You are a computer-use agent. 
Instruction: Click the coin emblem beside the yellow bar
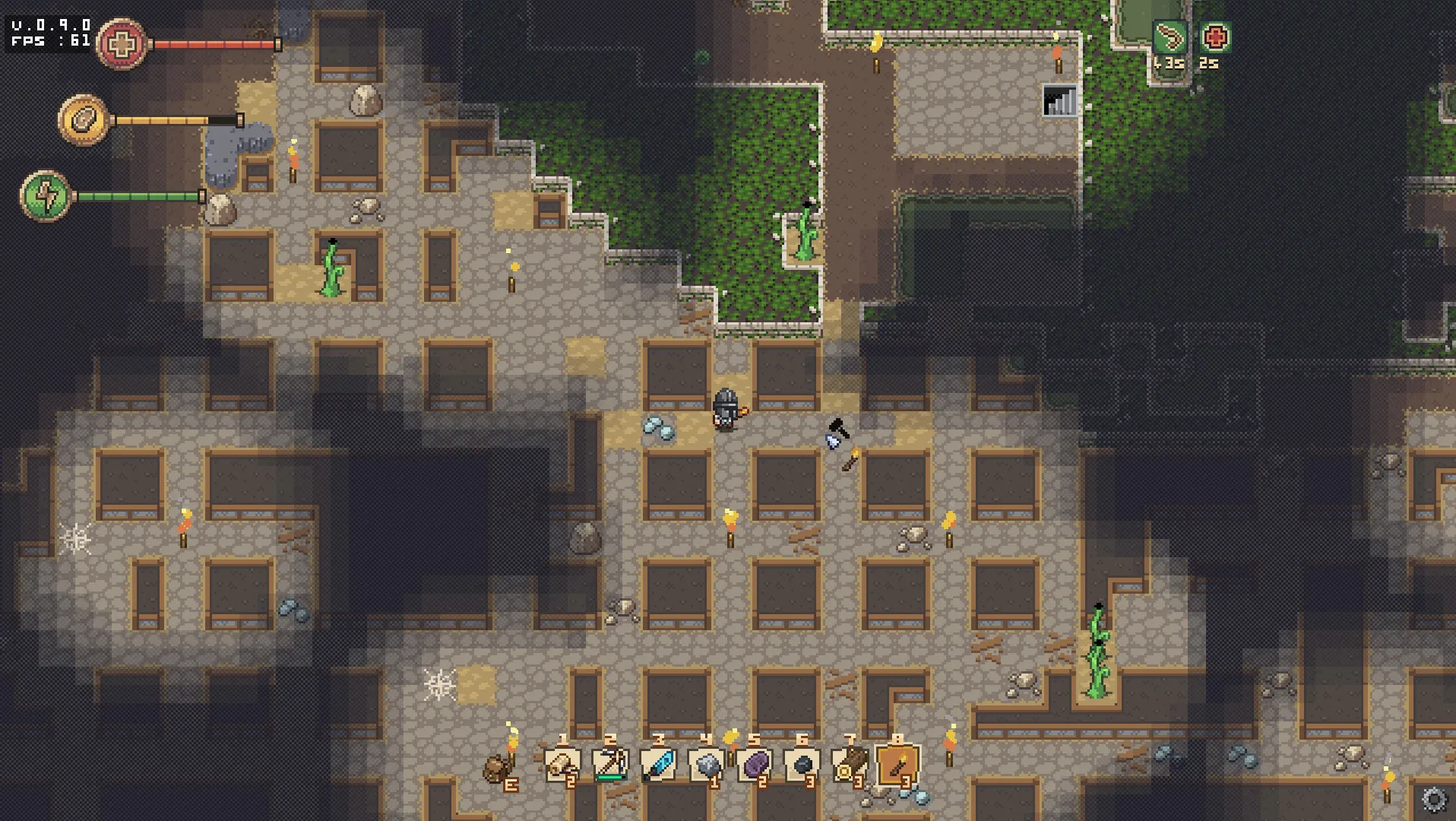pos(84,119)
